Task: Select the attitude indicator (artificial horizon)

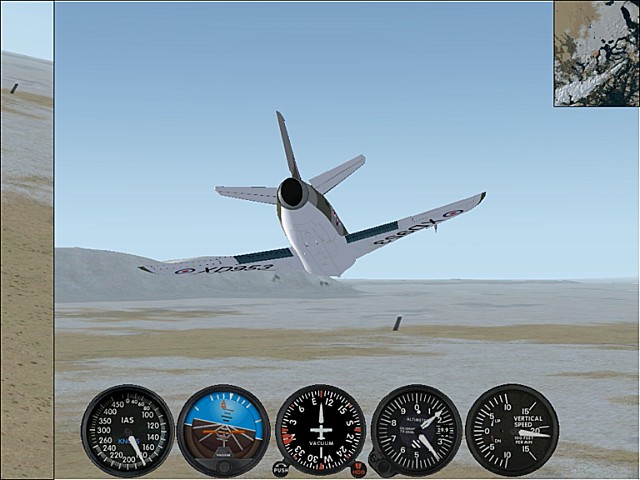Action: 223,430
